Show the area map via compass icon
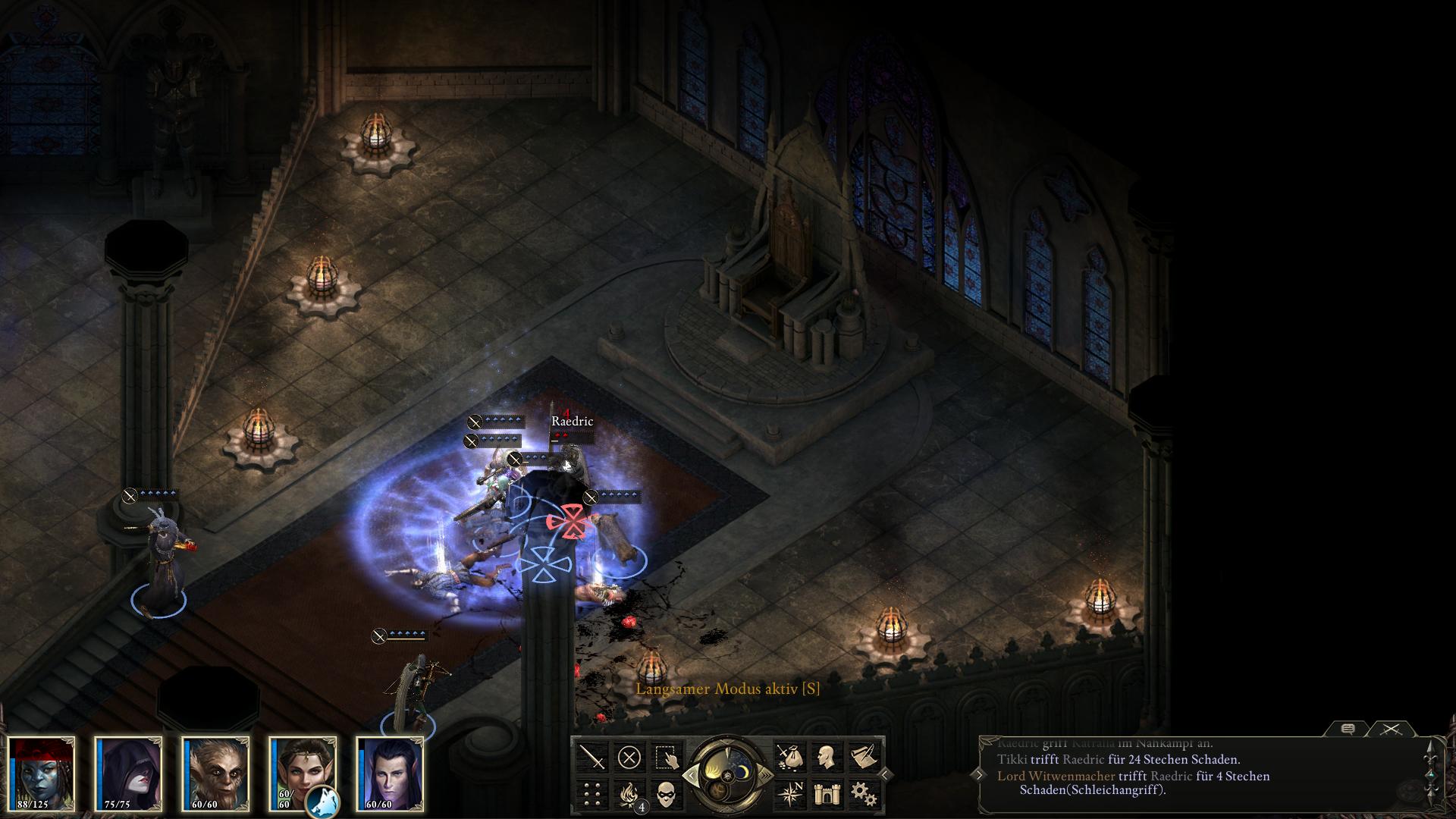1456x819 pixels. tap(790, 793)
